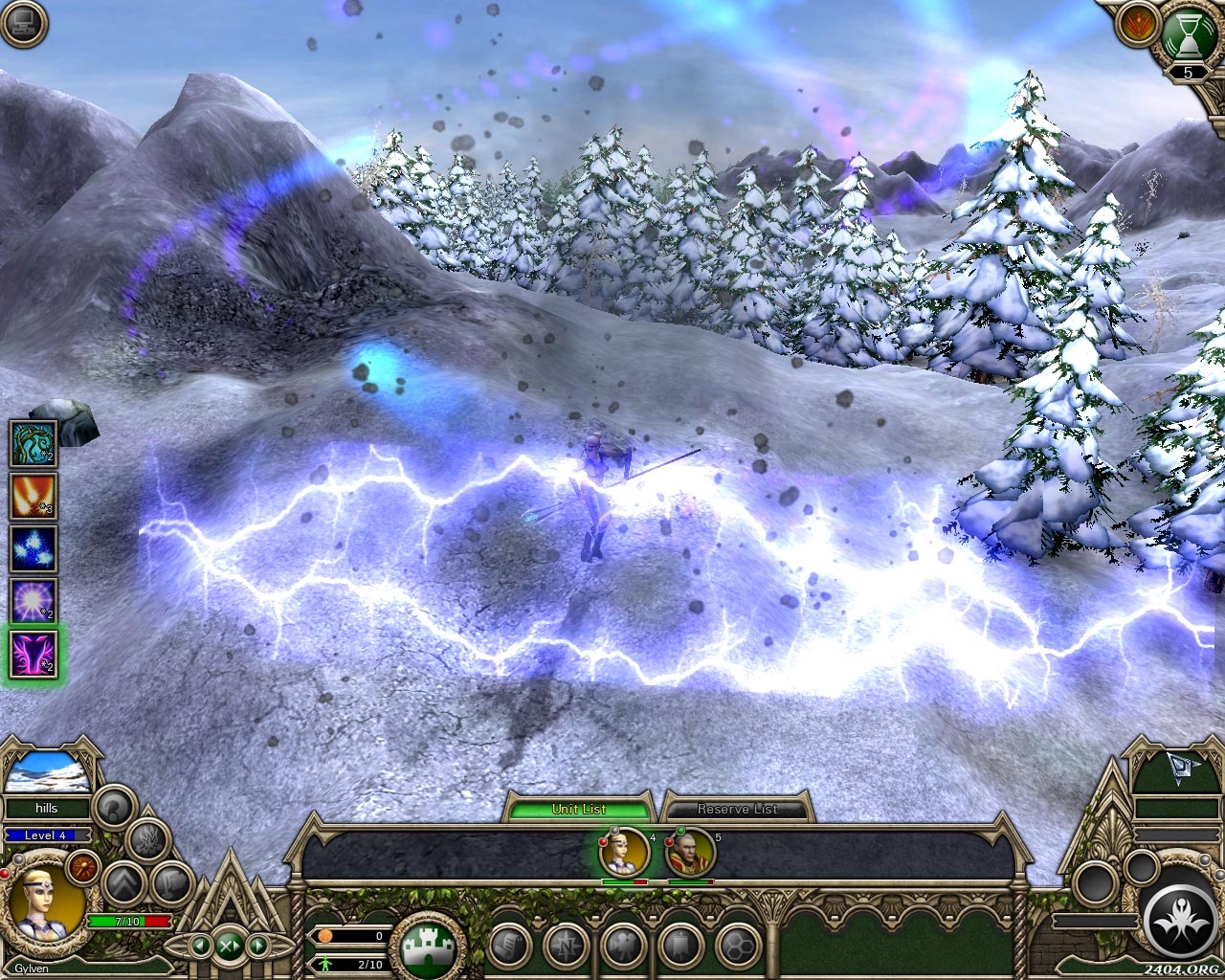Cast the fiery meteor shower spell
The image size is (1225, 980).
coord(33,497)
